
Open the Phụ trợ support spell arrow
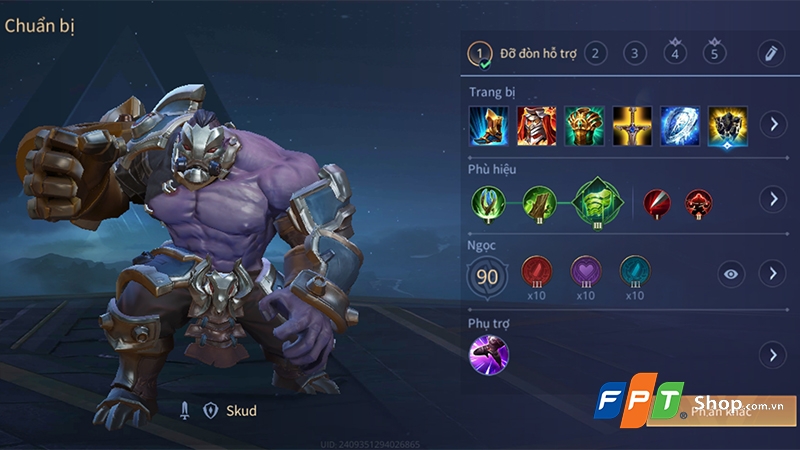click(771, 355)
